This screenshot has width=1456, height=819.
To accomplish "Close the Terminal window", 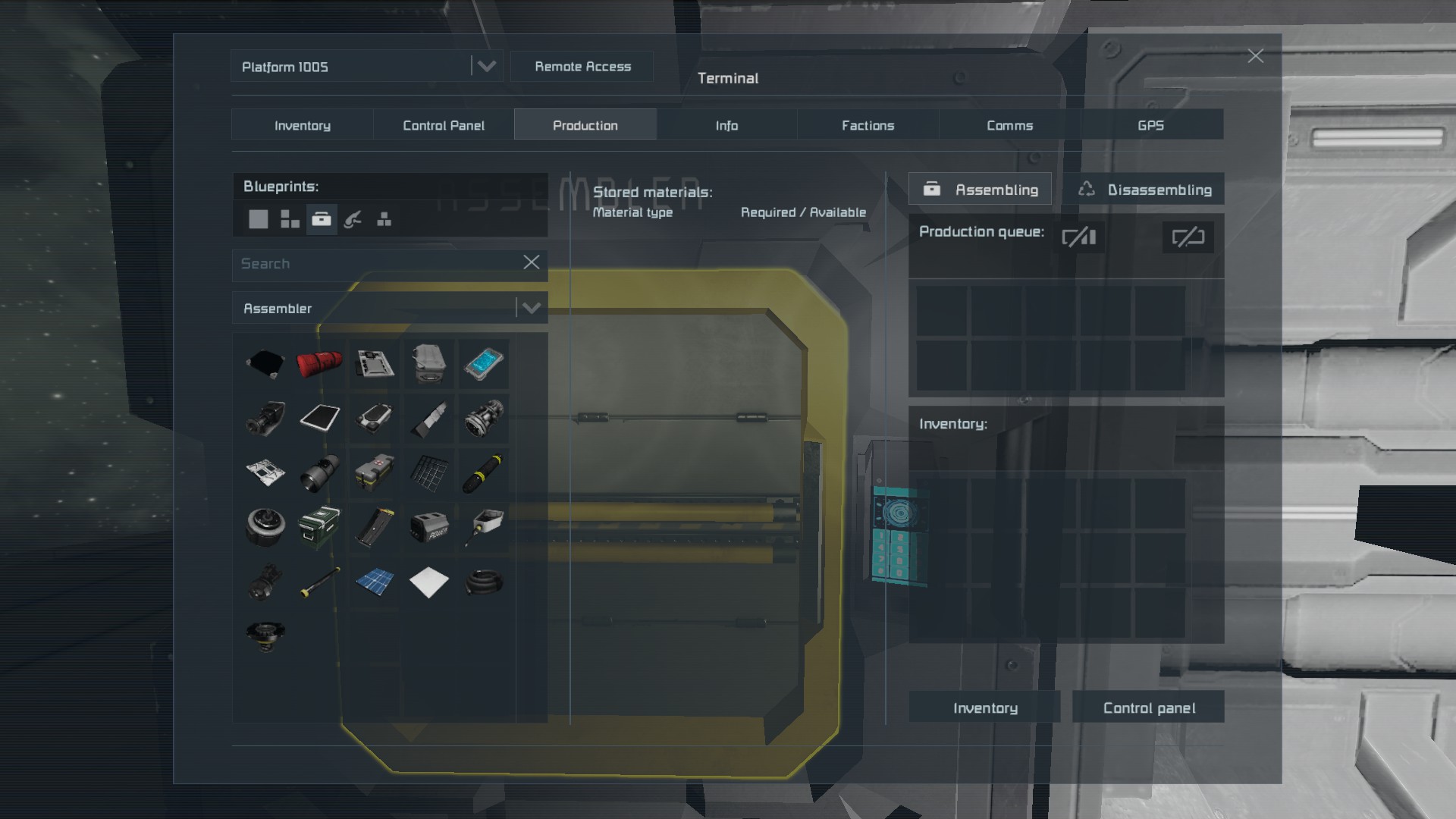I will [1255, 56].
